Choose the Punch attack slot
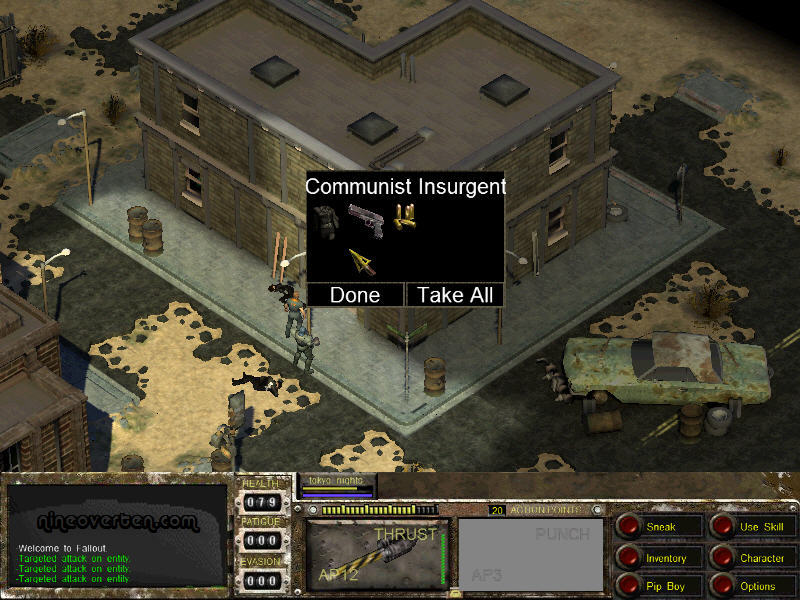This screenshot has width=800, height=600. tap(531, 553)
